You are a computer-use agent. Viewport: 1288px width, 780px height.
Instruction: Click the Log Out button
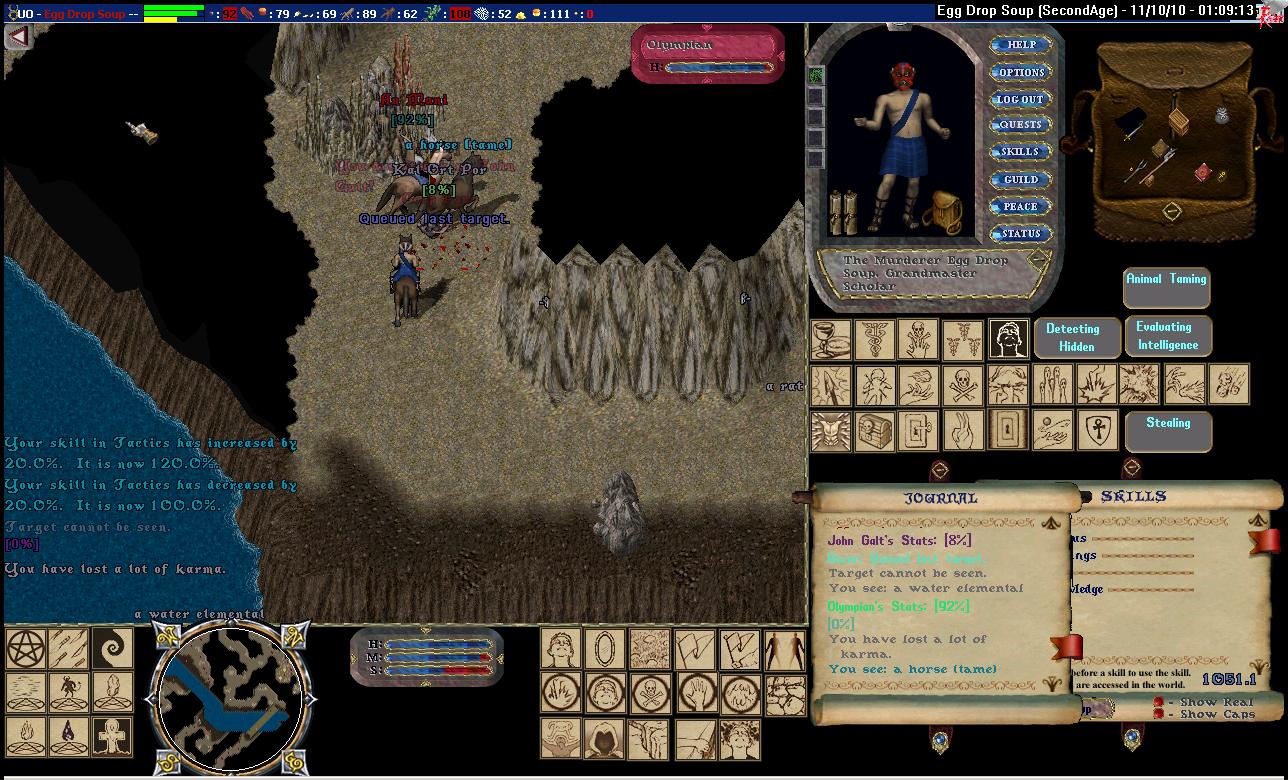click(1020, 99)
